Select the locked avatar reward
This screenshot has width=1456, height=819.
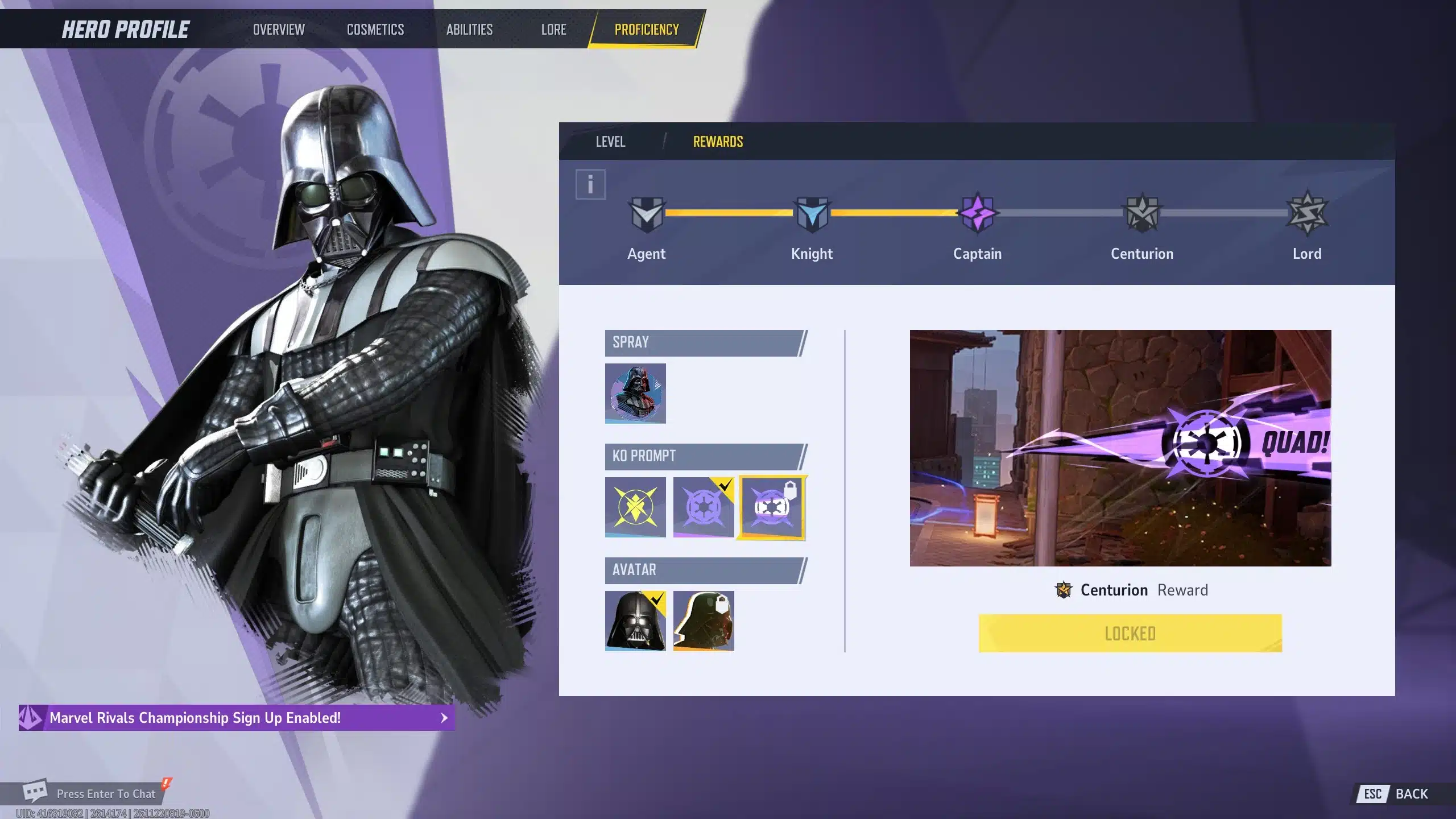click(704, 621)
